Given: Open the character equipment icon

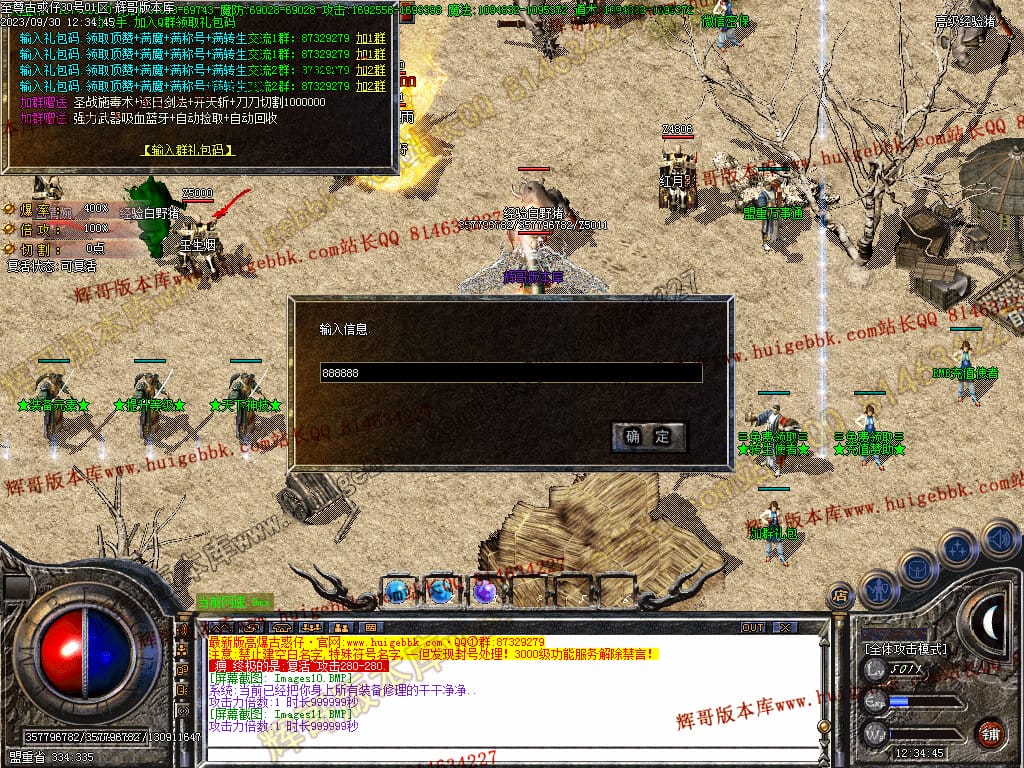Looking at the screenshot, I should [x=879, y=588].
